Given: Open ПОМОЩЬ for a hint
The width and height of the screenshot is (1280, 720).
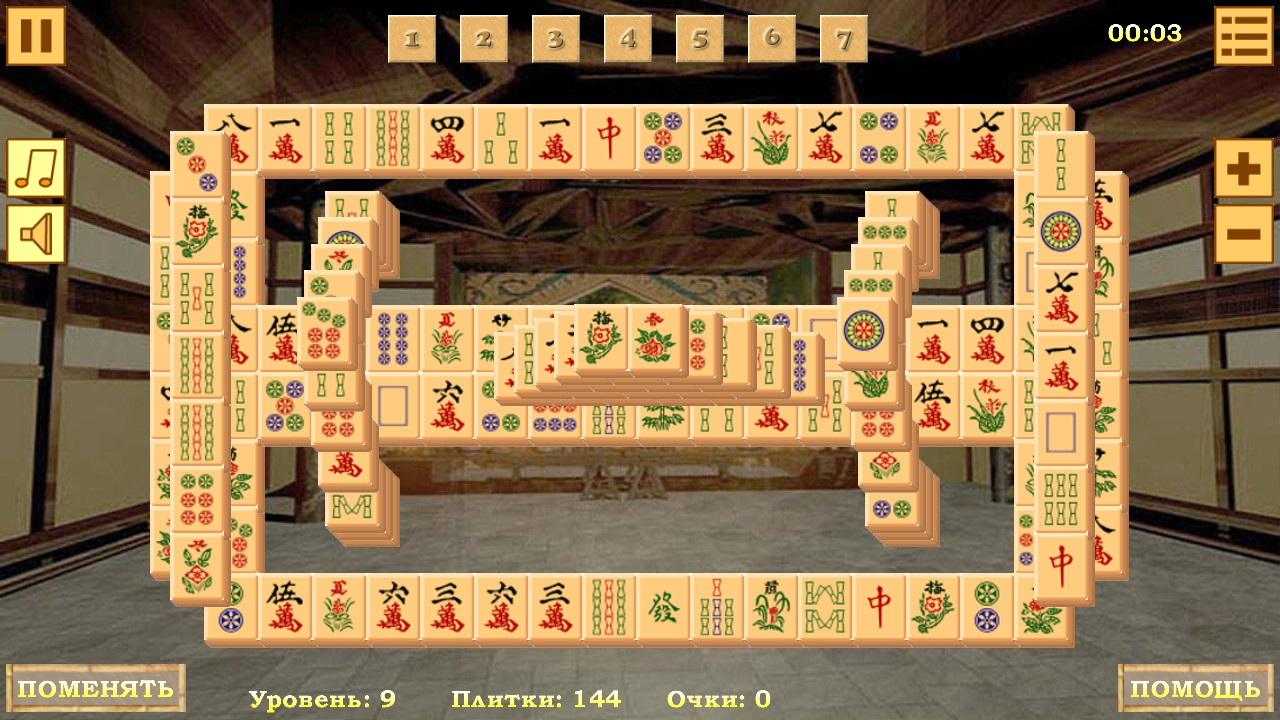Looking at the screenshot, I should click(x=1193, y=689).
